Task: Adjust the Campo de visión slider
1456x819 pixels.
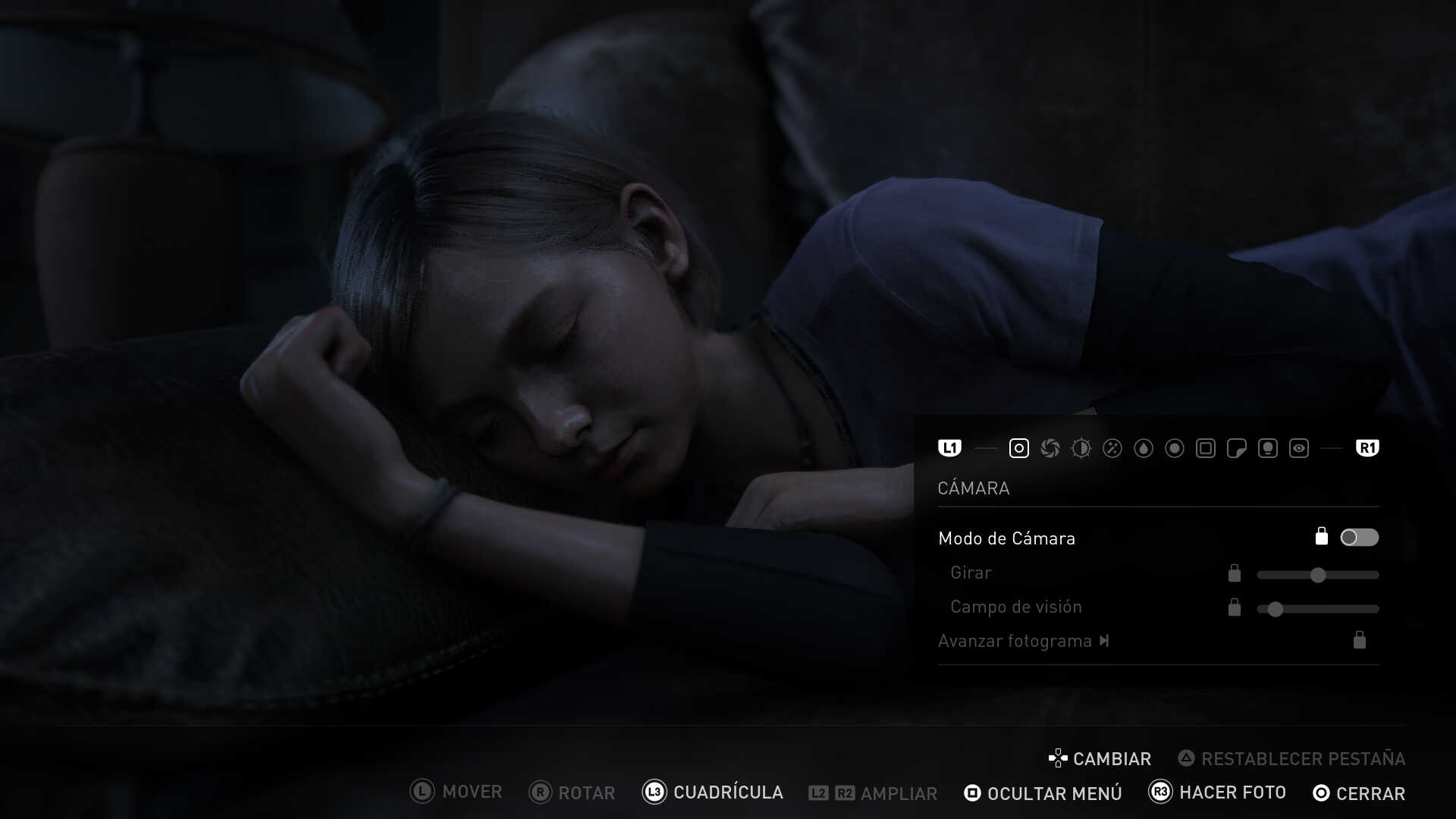Action: click(1276, 609)
